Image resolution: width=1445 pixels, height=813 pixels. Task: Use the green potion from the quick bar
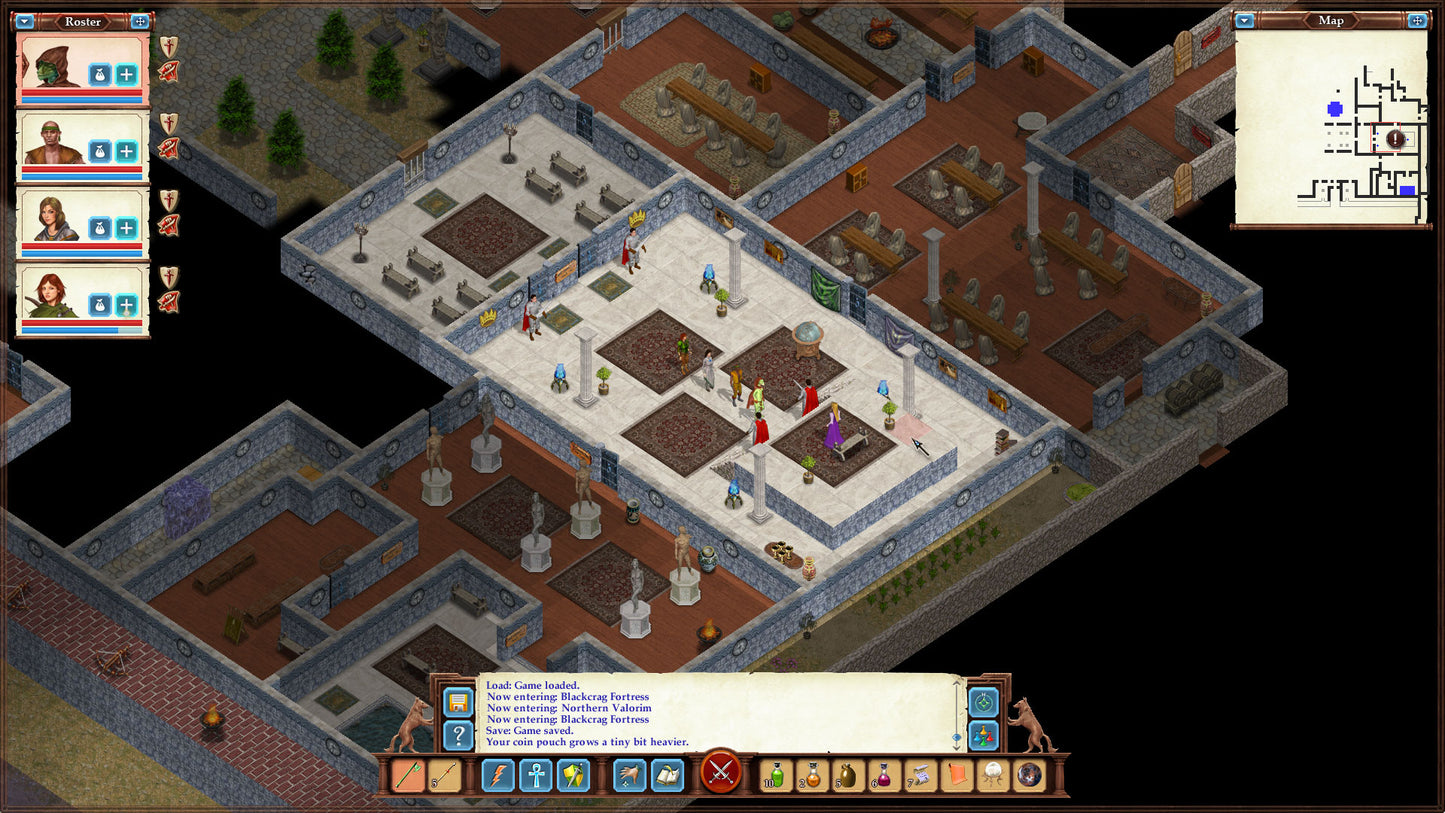coord(777,774)
